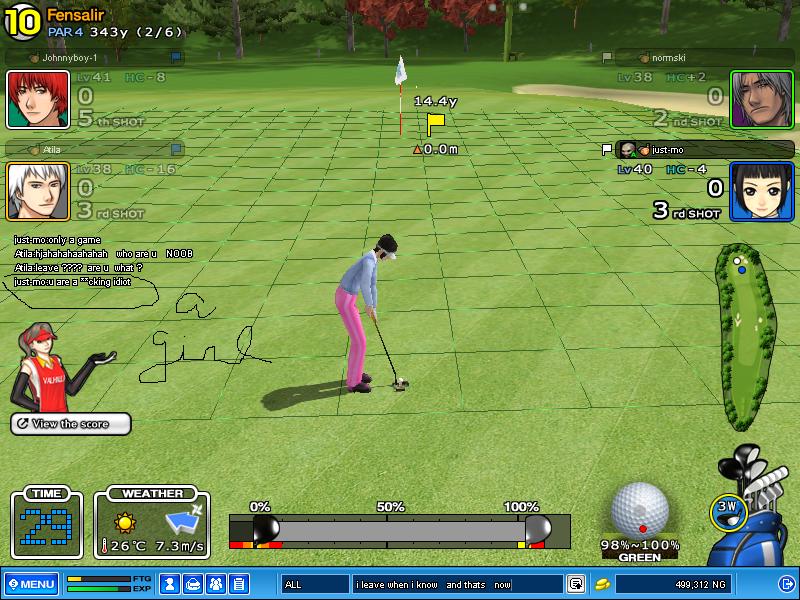Click the exit arrow button in corner
The width and height of the screenshot is (800, 600).
point(786,584)
